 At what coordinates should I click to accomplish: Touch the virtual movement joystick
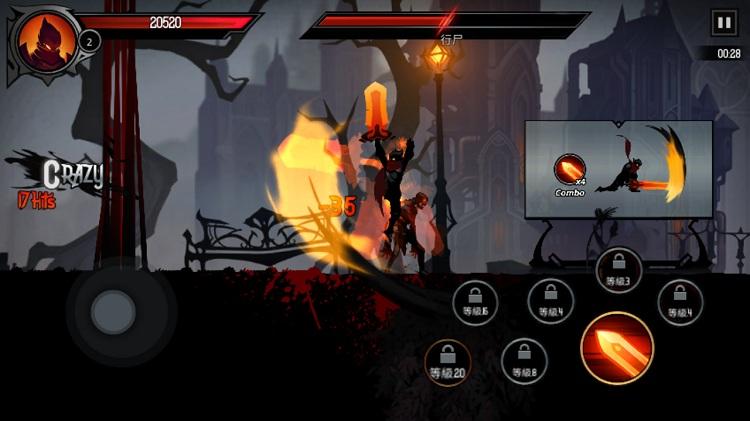click(x=113, y=312)
